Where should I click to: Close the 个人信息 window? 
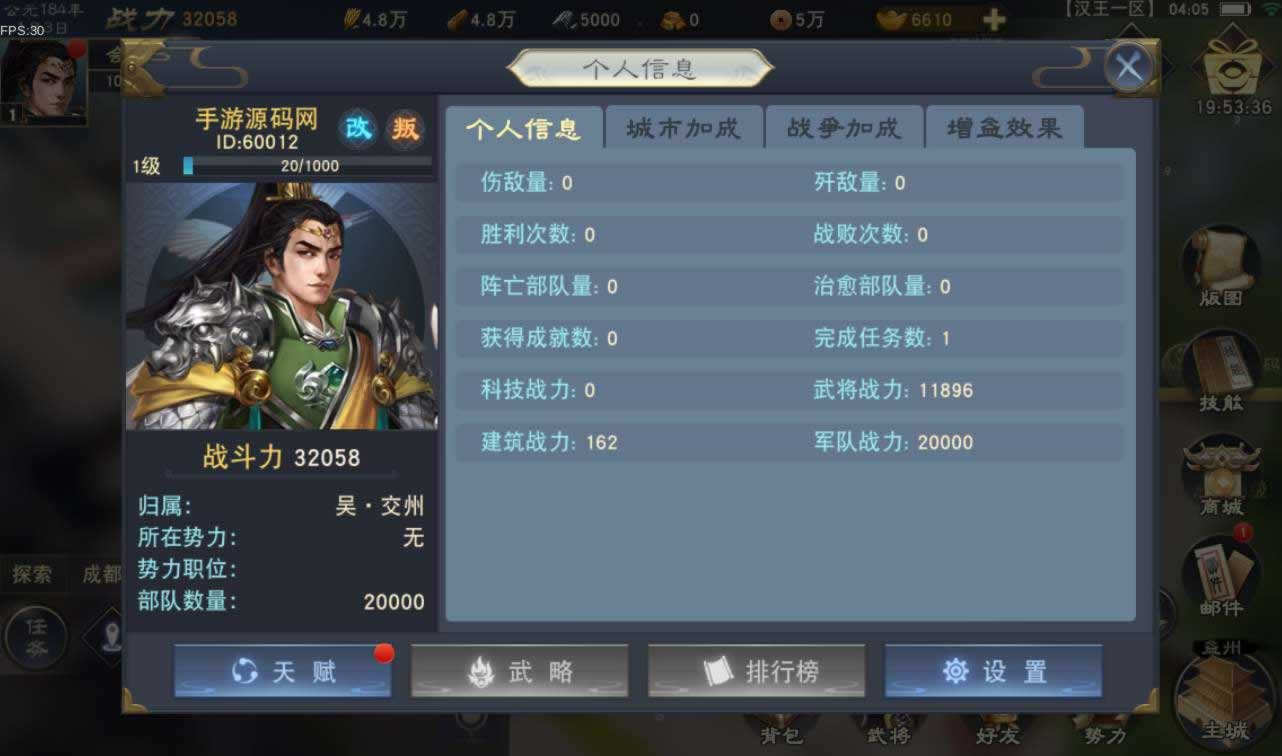(1129, 68)
